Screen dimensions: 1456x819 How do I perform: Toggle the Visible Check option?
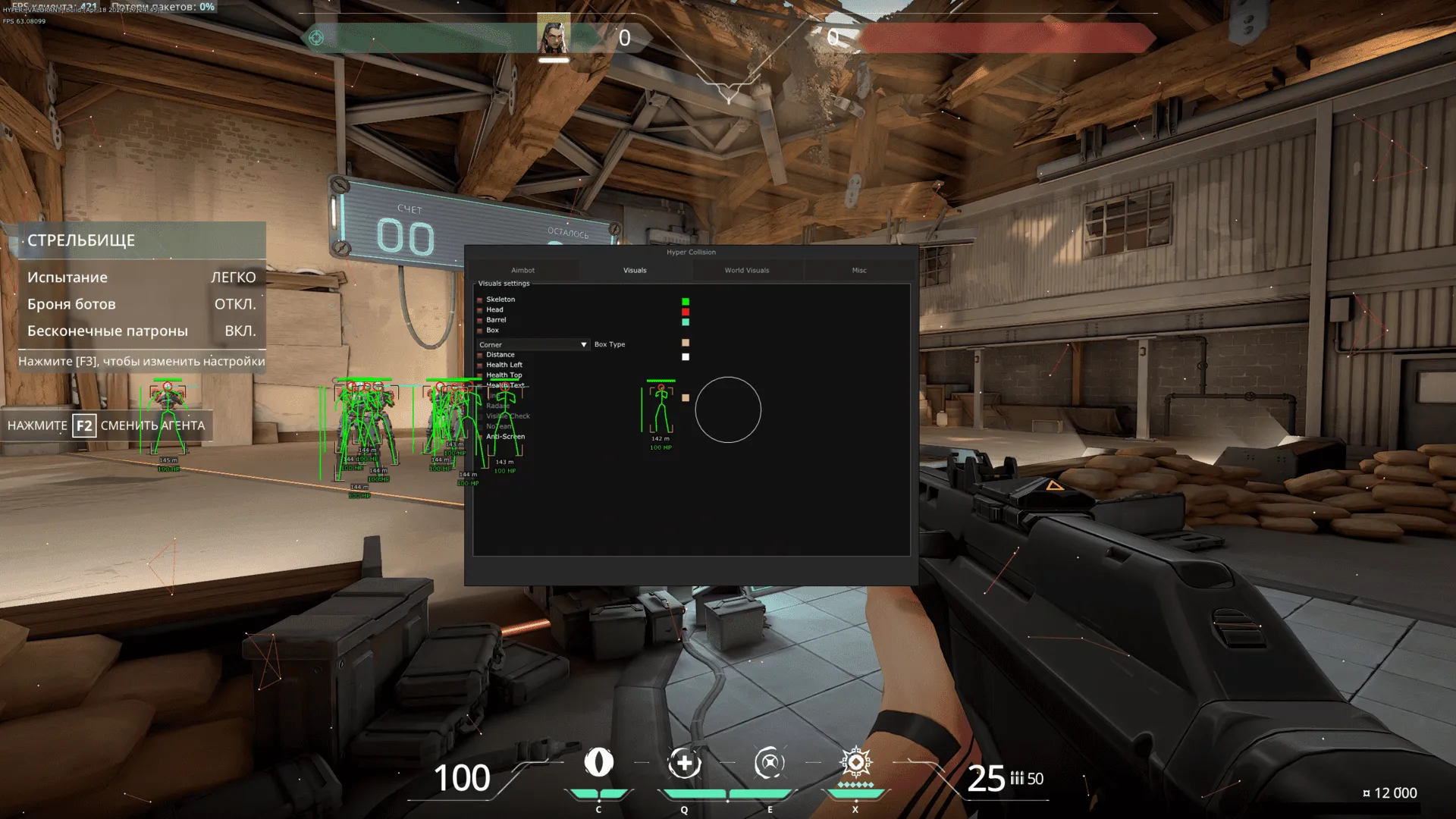coord(479,416)
